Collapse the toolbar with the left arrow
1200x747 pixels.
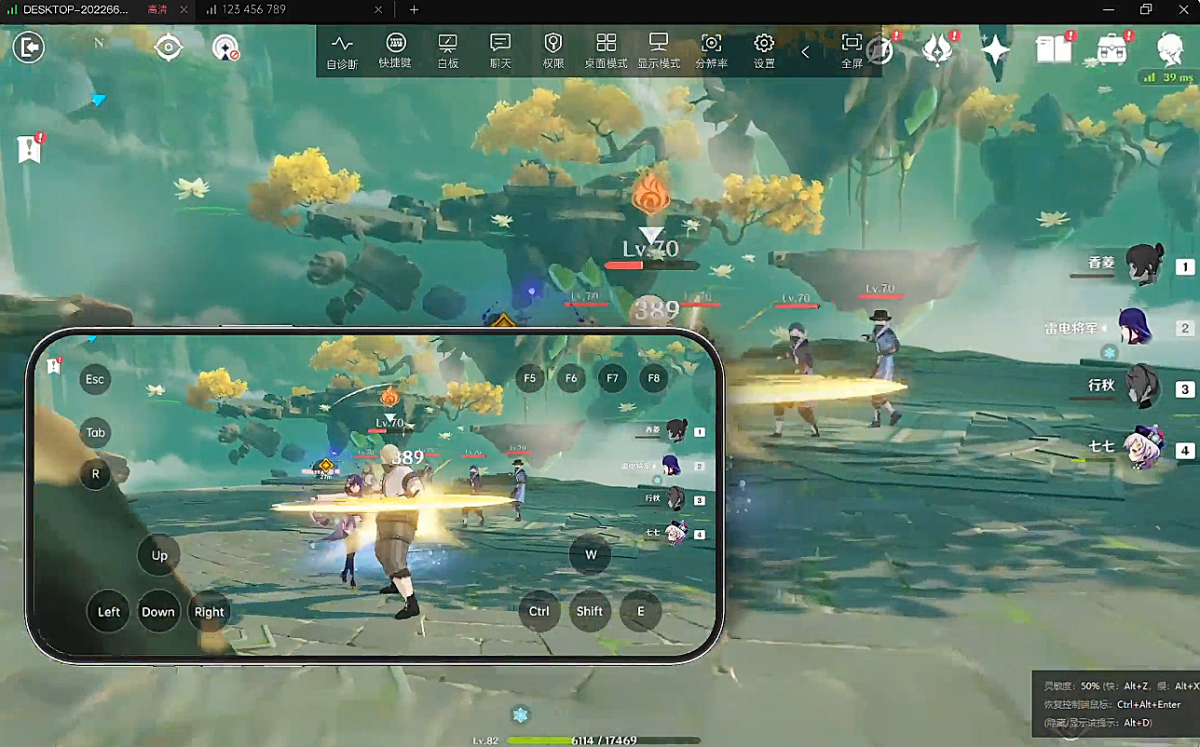[x=806, y=52]
